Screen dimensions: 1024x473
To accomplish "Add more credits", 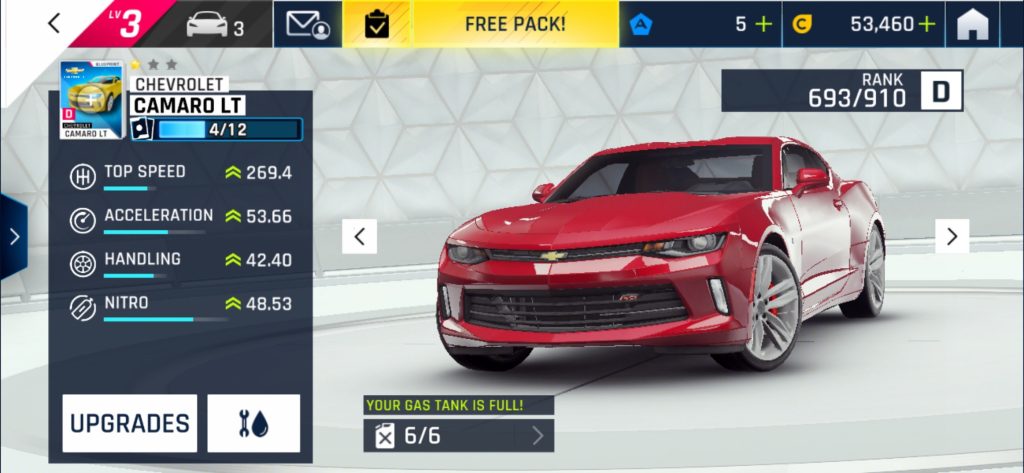I will [x=927, y=24].
